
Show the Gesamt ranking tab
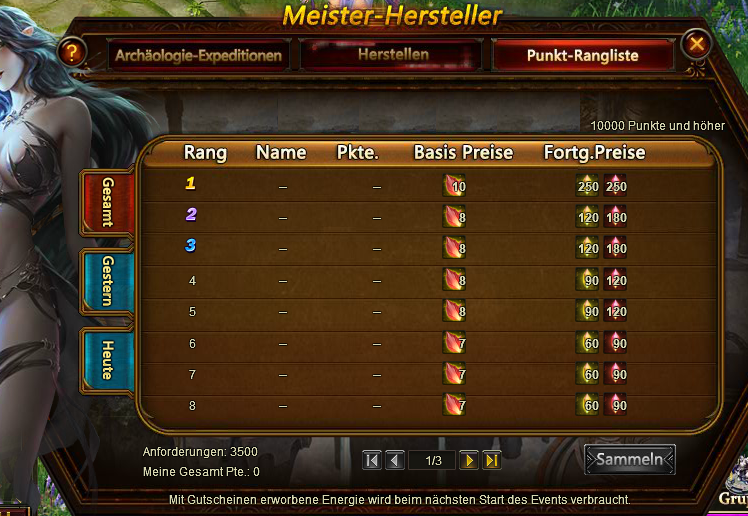point(107,203)
